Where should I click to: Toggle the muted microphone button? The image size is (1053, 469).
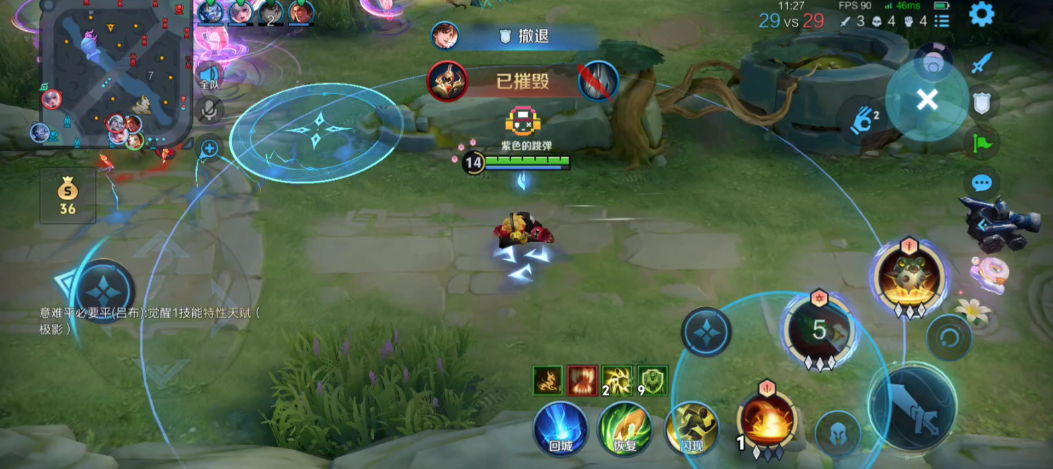209,109
